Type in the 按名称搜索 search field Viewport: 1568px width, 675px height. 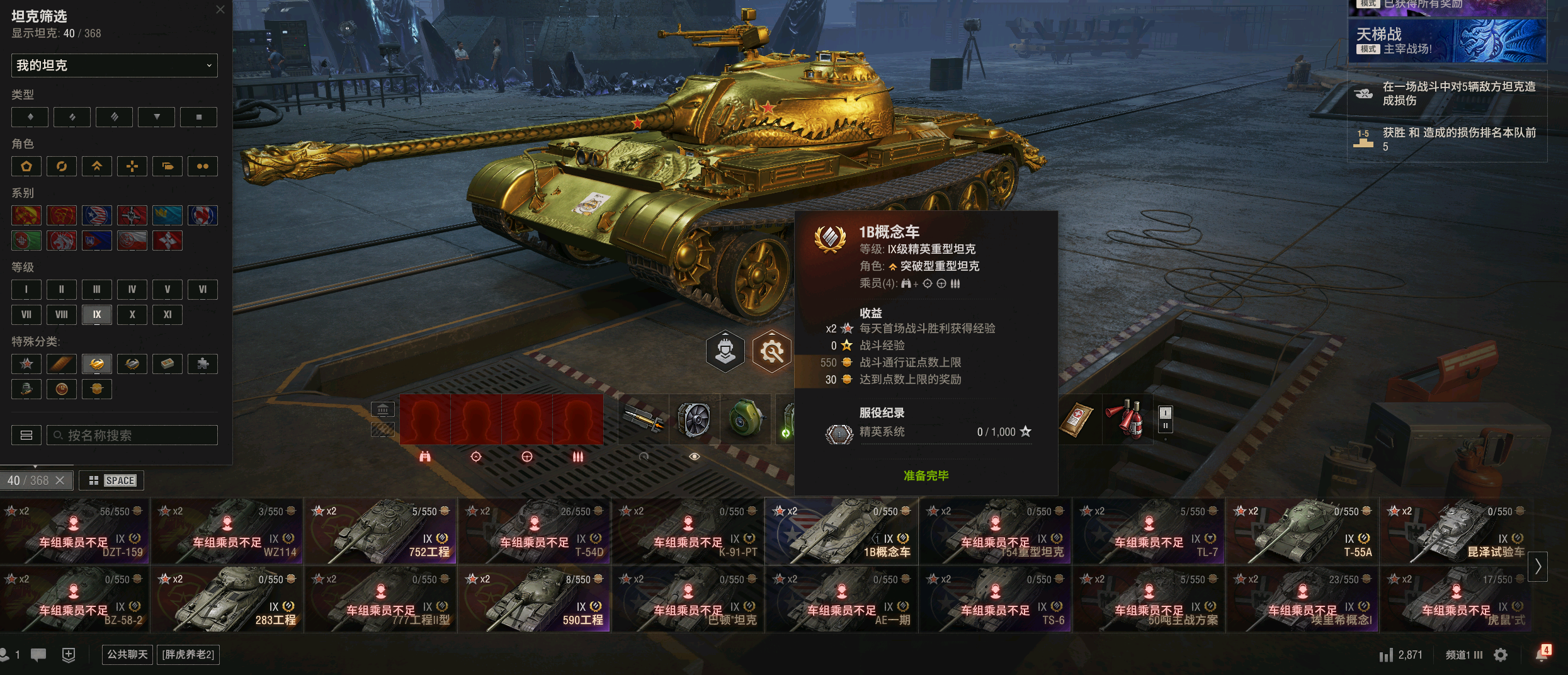(x=132, y=435)
